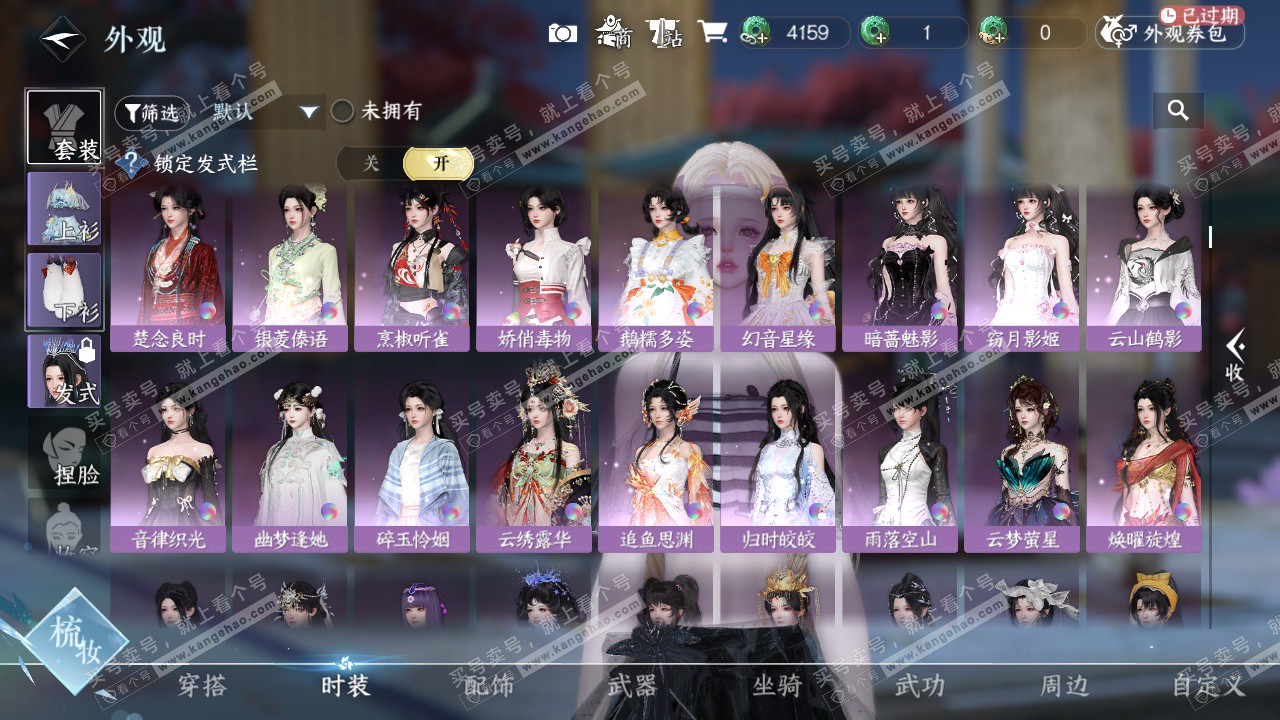Switch to the 配饰 accessories tab
The image size is (1280, 720).
[x=489, y=686]
